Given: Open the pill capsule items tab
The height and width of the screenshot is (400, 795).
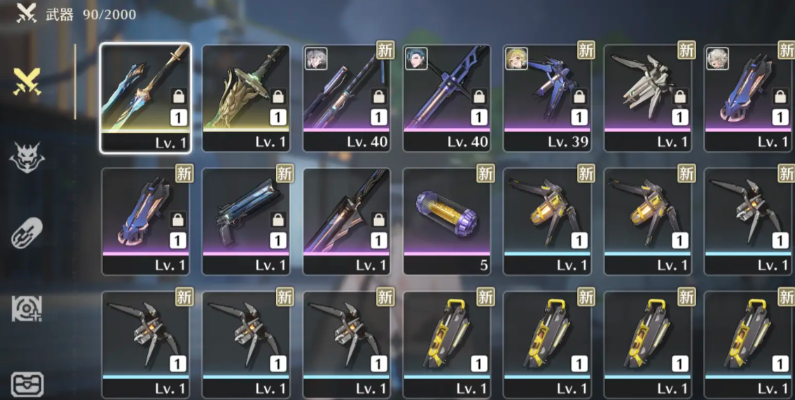Looking at the screenshot, I should pos(27,233).
